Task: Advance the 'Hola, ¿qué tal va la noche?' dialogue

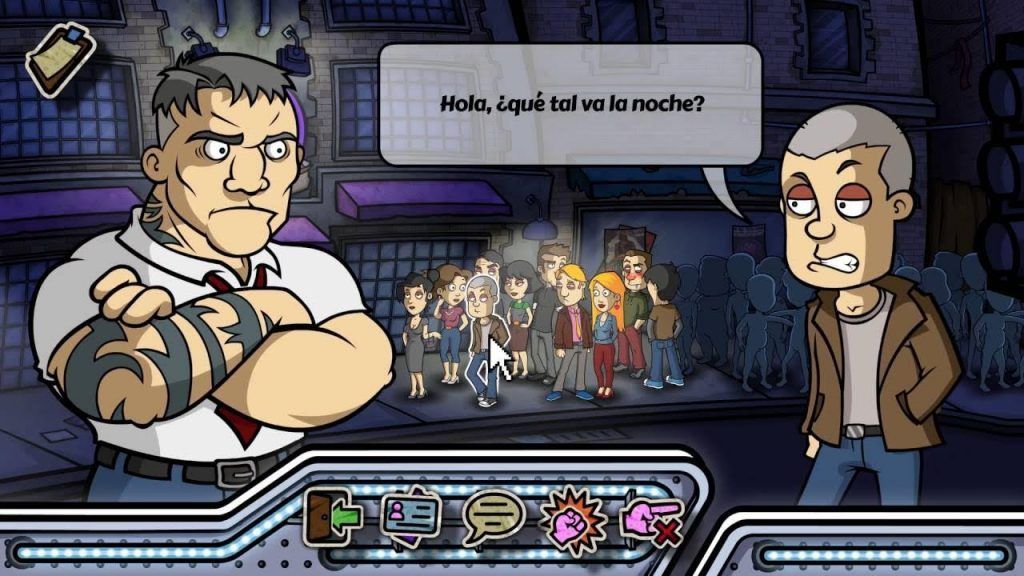Action: pos(570,104)
